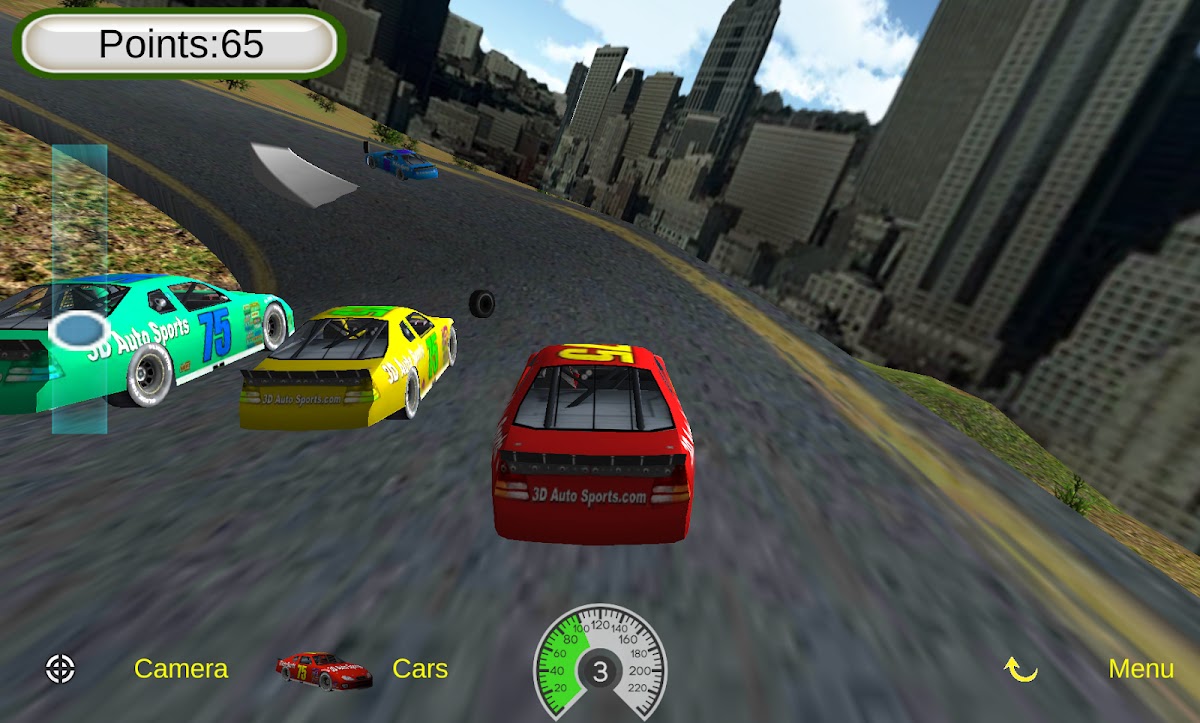Open the Menu

click(x=1141, y=669)
